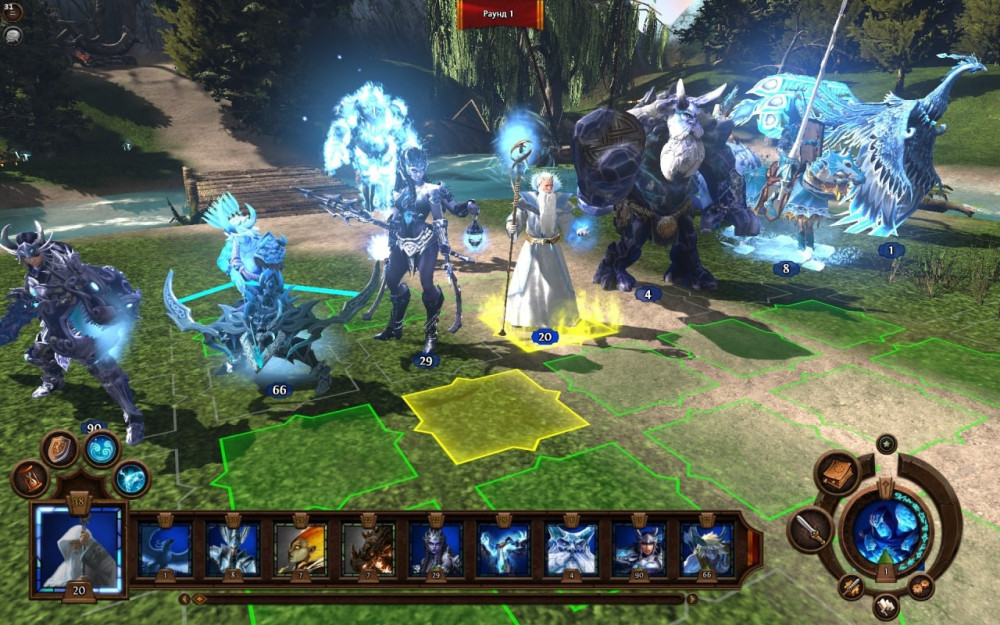Open the game menu button in the corner

(x=13, y=11)
